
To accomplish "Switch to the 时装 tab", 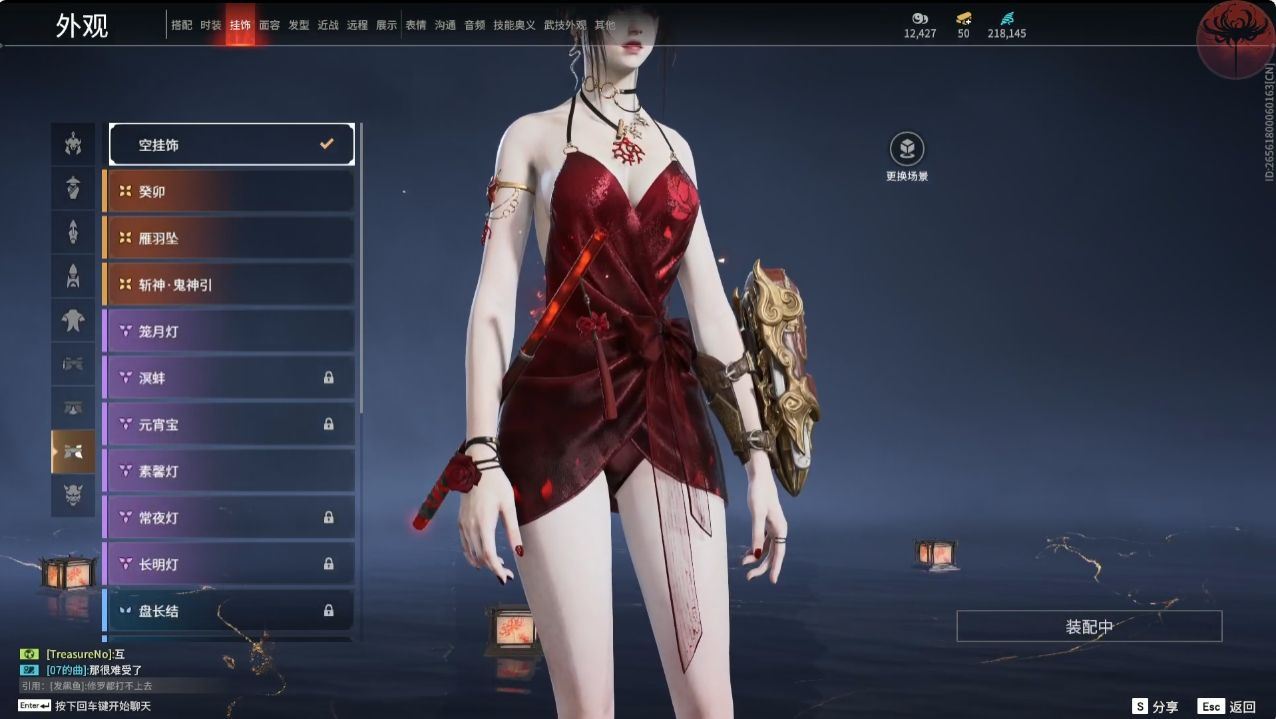I will pyautogui.click(x=211, y=25).
